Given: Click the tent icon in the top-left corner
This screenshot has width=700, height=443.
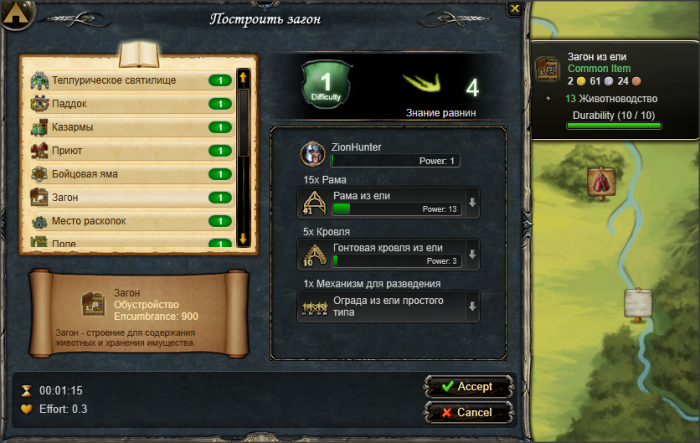Looking at the screenshot, I should (17, 12).
